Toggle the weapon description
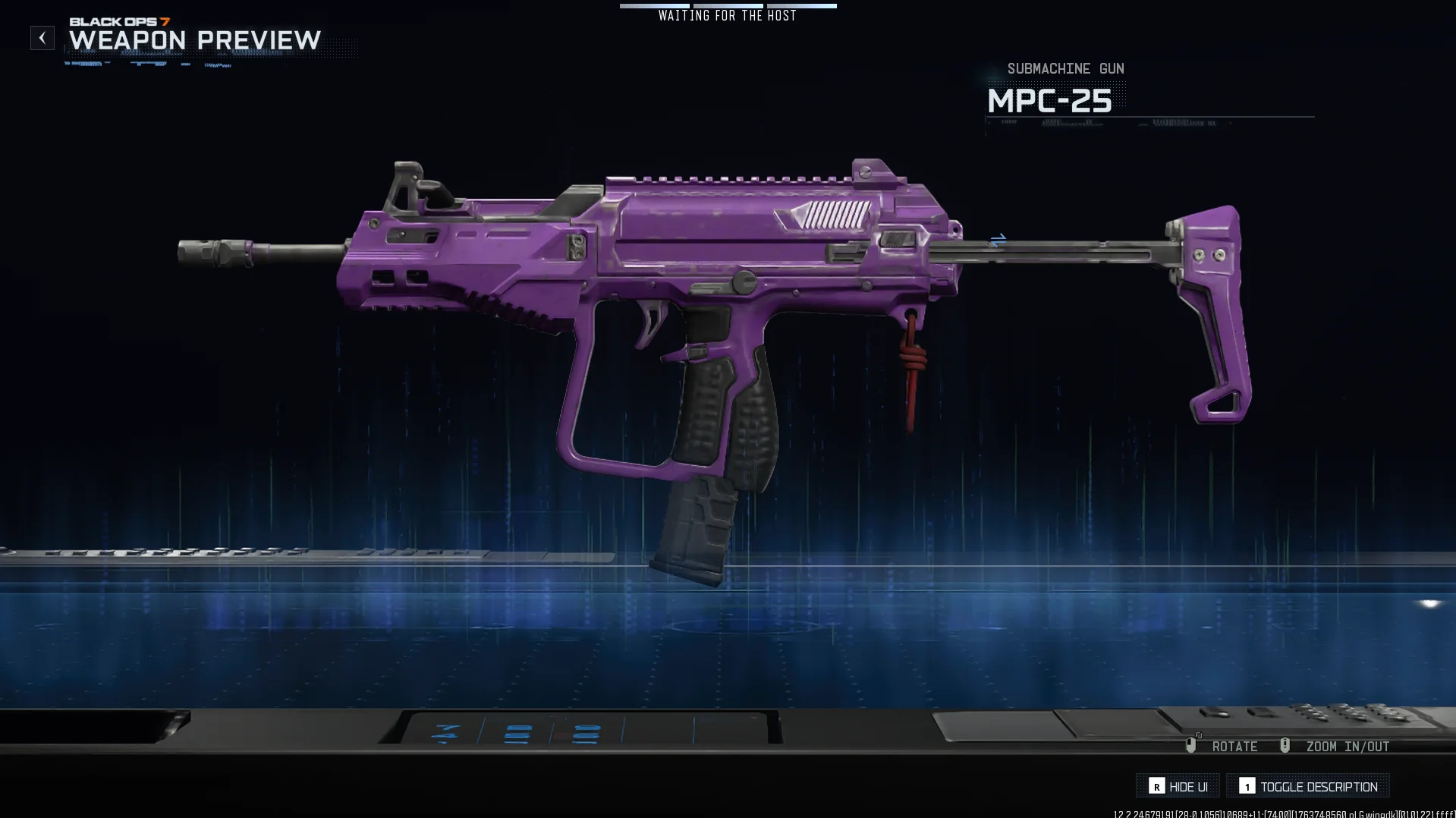 pyautogui.click(x=1308, y=786)
